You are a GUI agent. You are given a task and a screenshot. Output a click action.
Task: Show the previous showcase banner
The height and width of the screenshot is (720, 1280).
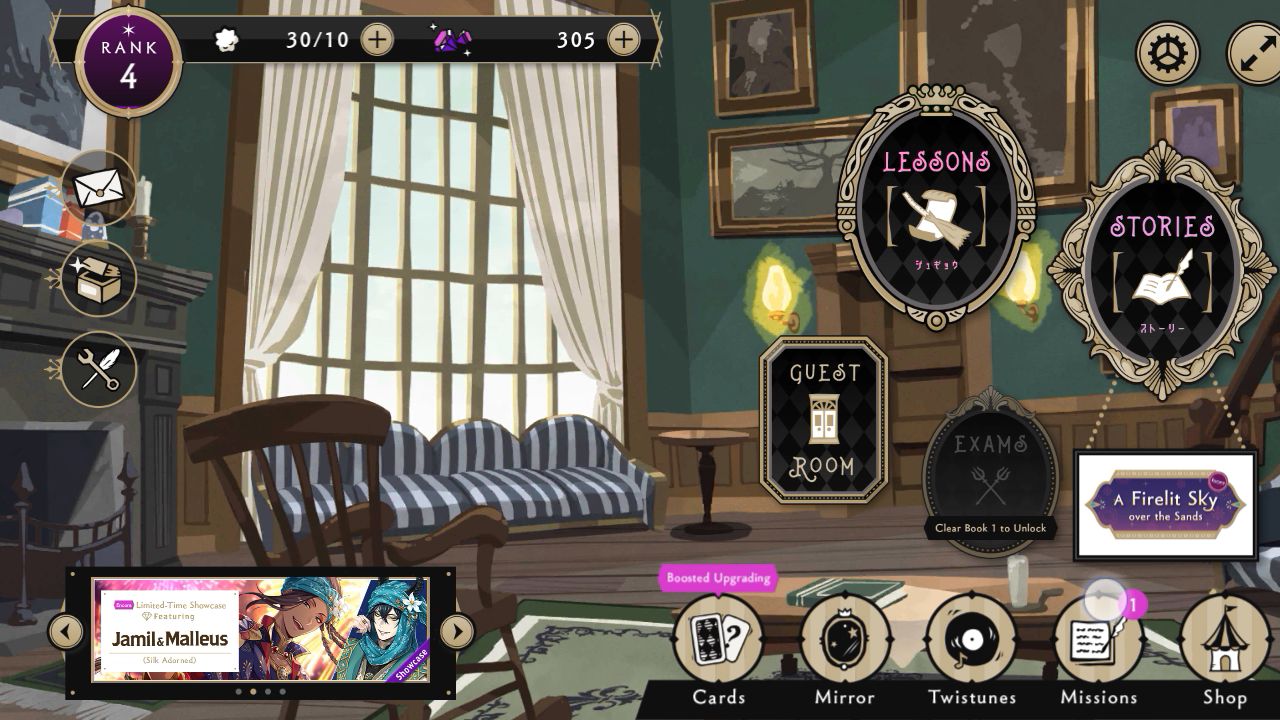point(66,631)
